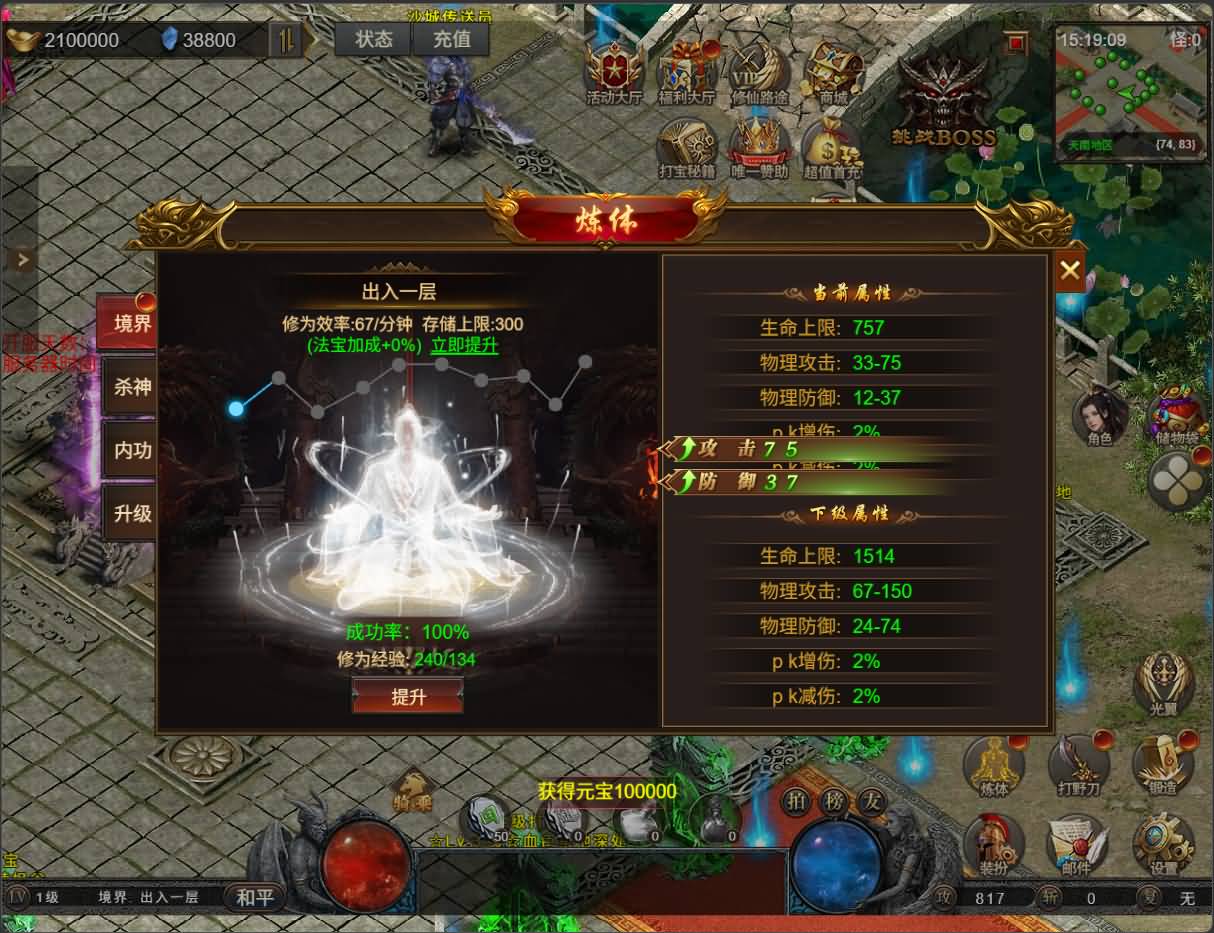Toggle the 和平 attack mode button

(255, 897)
